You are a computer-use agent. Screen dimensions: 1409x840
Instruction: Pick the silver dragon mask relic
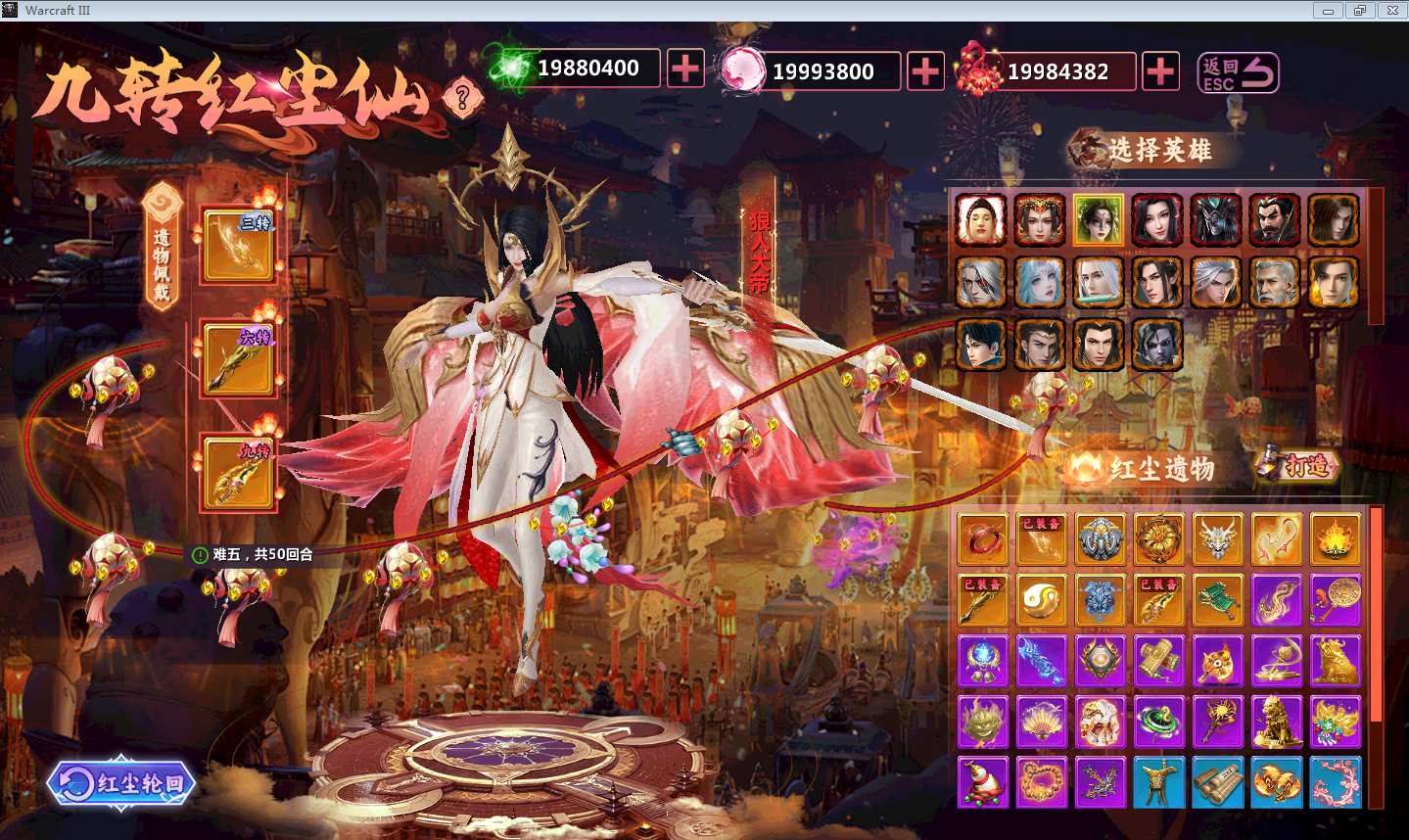coord(1218,538)
